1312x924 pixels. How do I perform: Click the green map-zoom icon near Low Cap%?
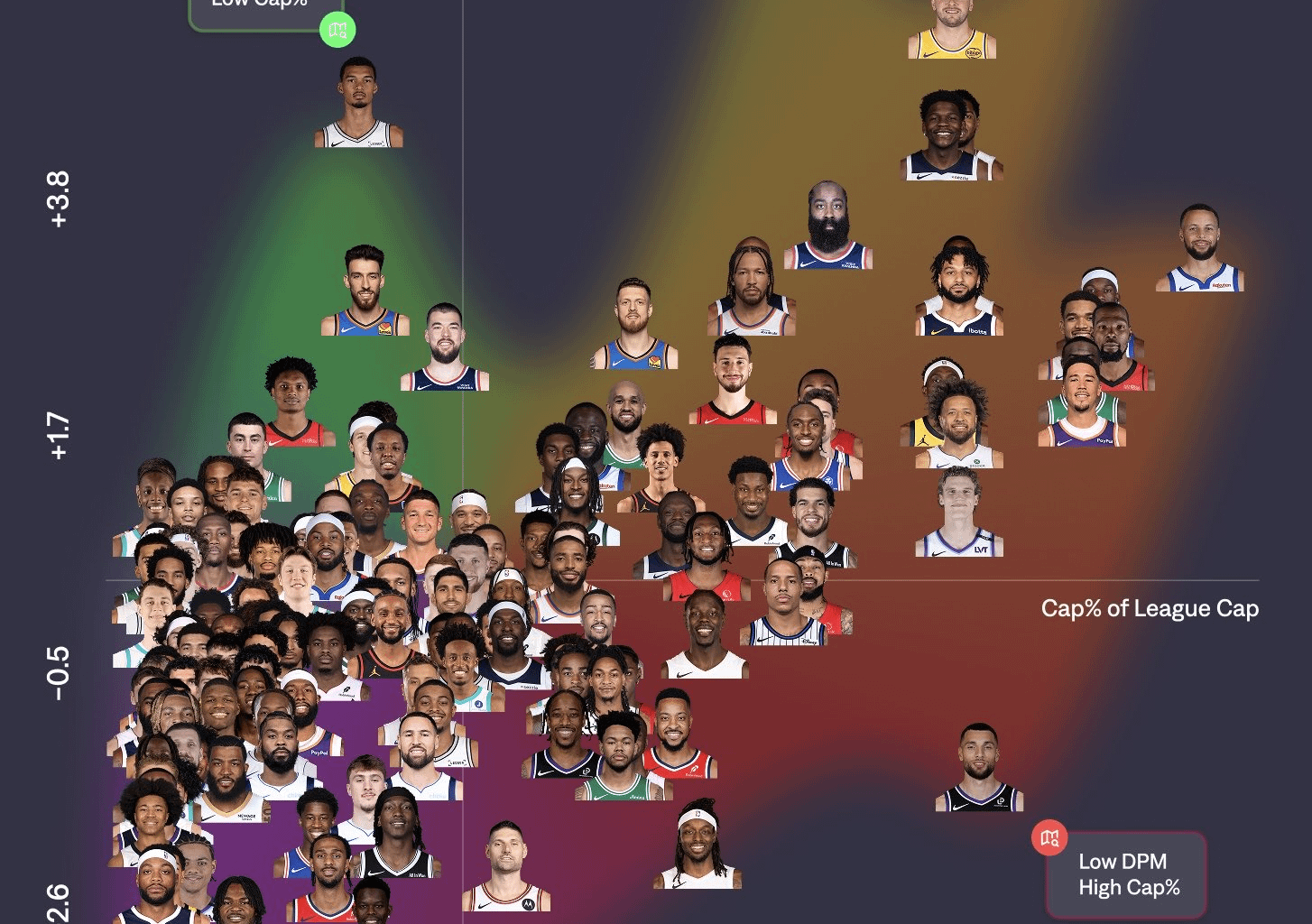(337, 29)
